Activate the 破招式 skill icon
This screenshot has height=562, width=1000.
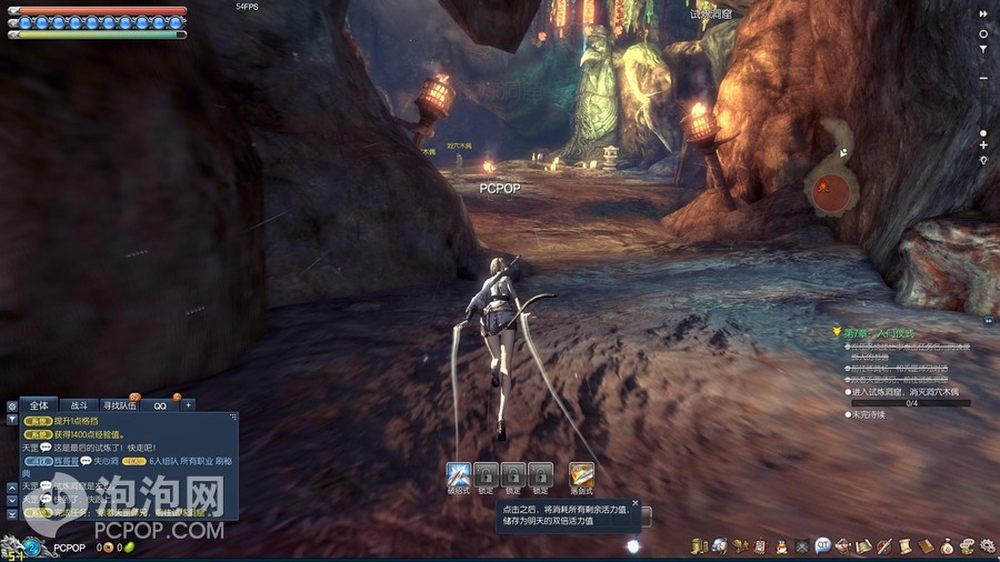[459, 474]
